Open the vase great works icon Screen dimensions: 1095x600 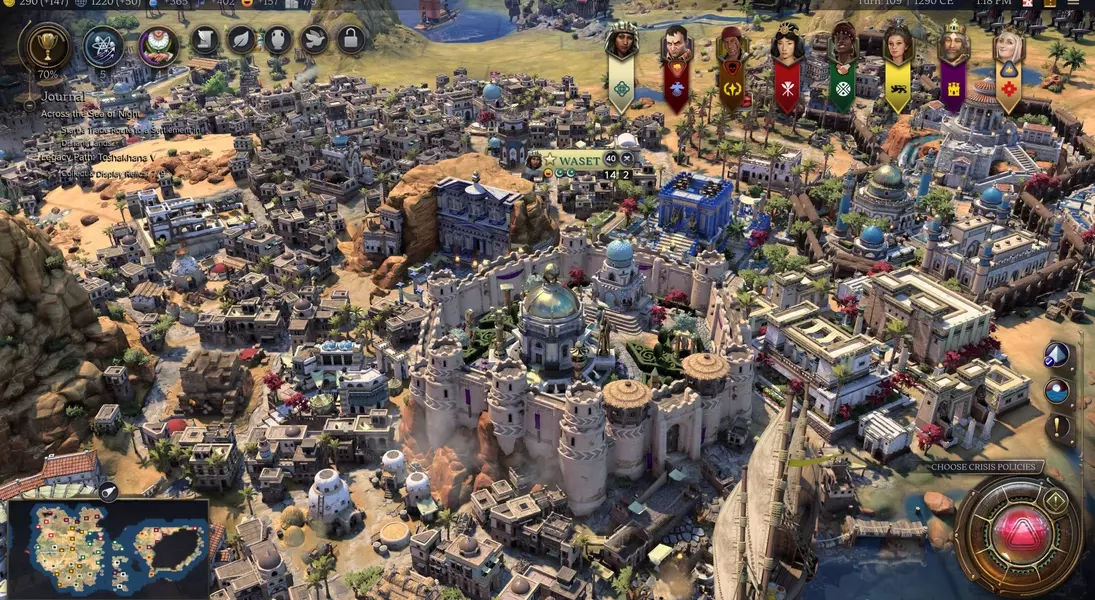pyautogui.click(x=278, y=39)
